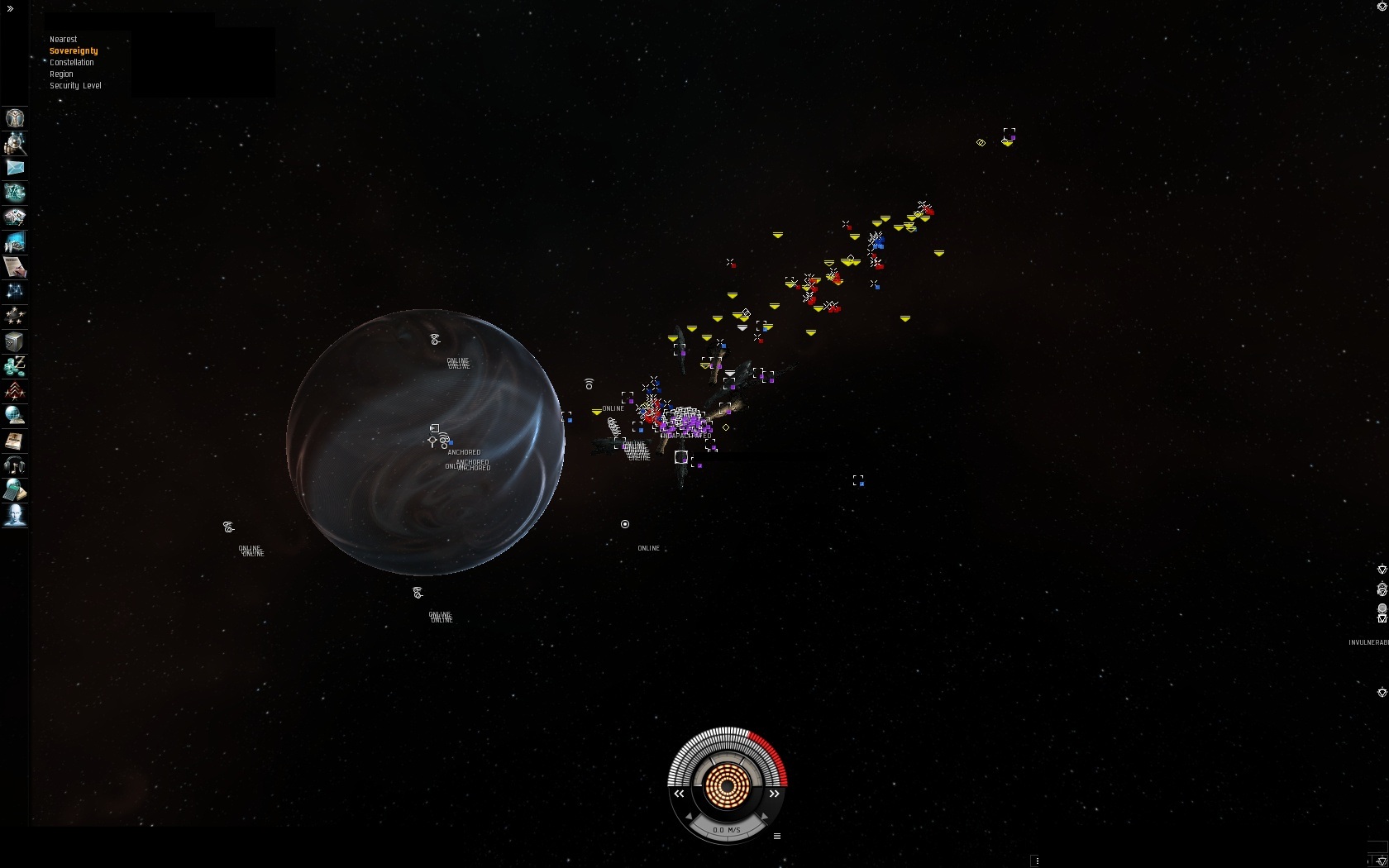Open the contract signing hand icon
Viewport: 1389px width, 868px height.
pyautogui.click(x=15, y=267)
